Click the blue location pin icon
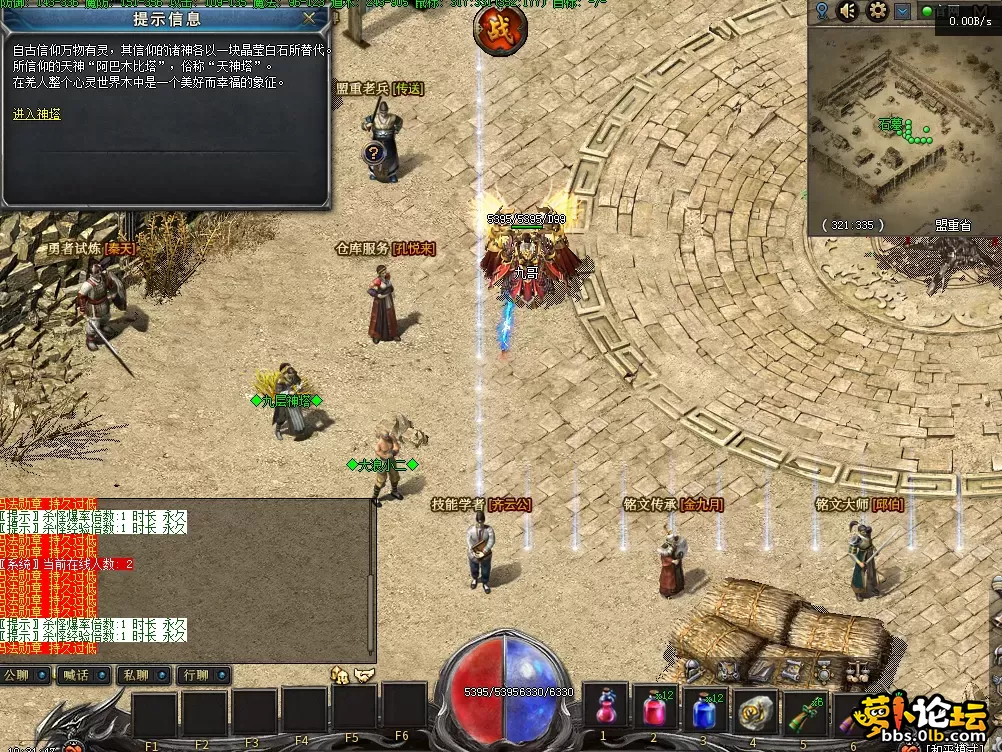1002x752 pixels. [x=821, y=11]
